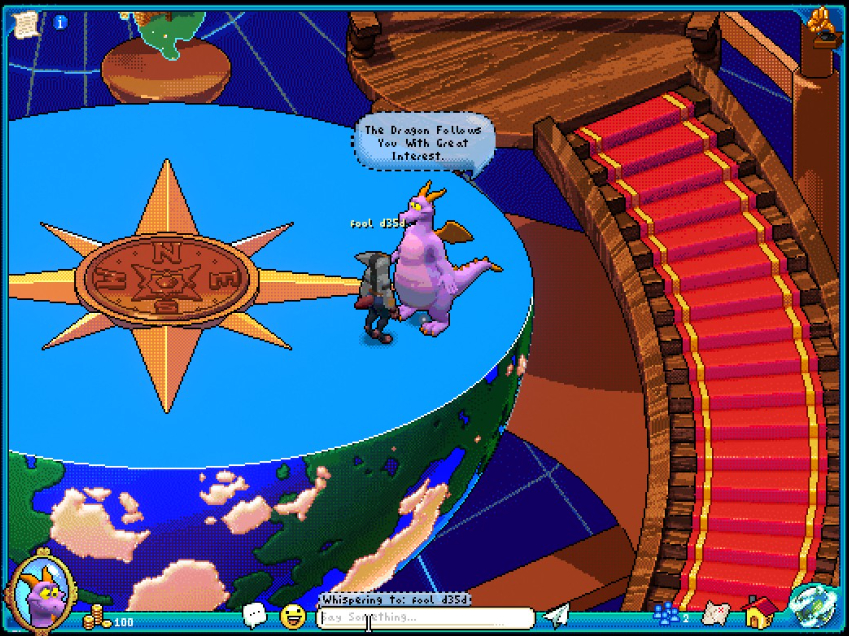Open the folded map icon
The width and height of the screenshot is (849, 636).
pyautogui.click(x=714, y=613)
